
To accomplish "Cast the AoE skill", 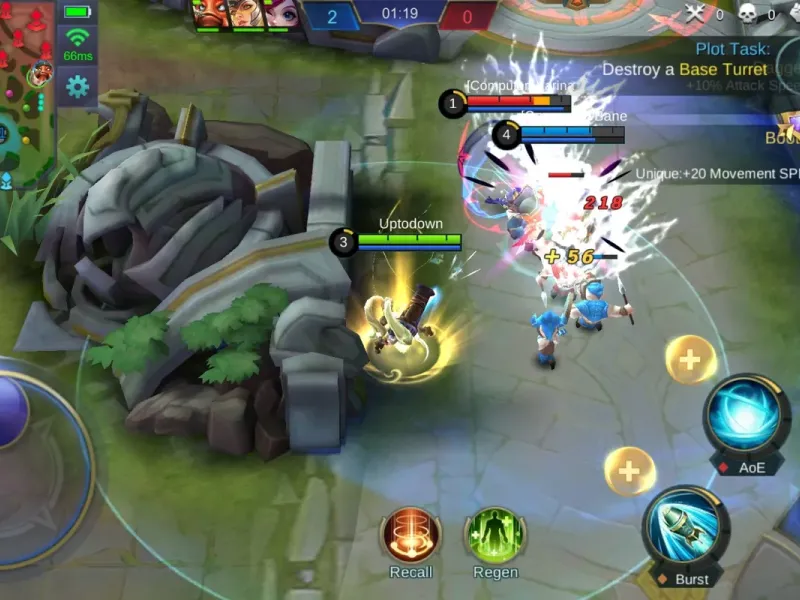I will click(746, 417).
